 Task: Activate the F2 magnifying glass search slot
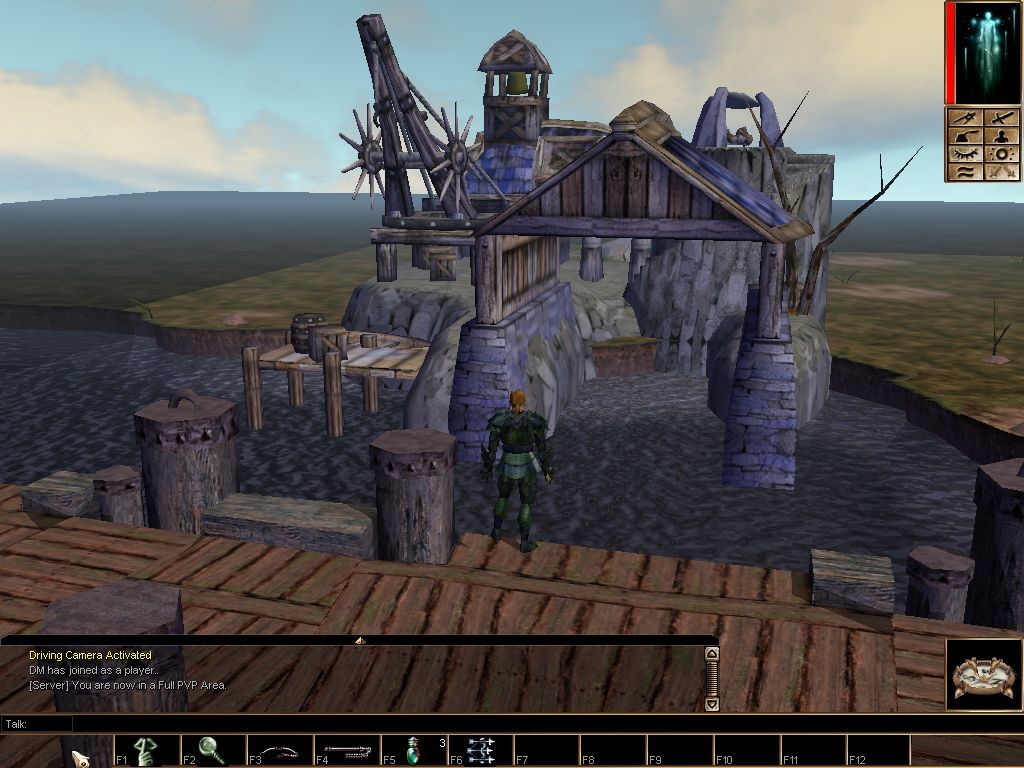click(213, 751)
